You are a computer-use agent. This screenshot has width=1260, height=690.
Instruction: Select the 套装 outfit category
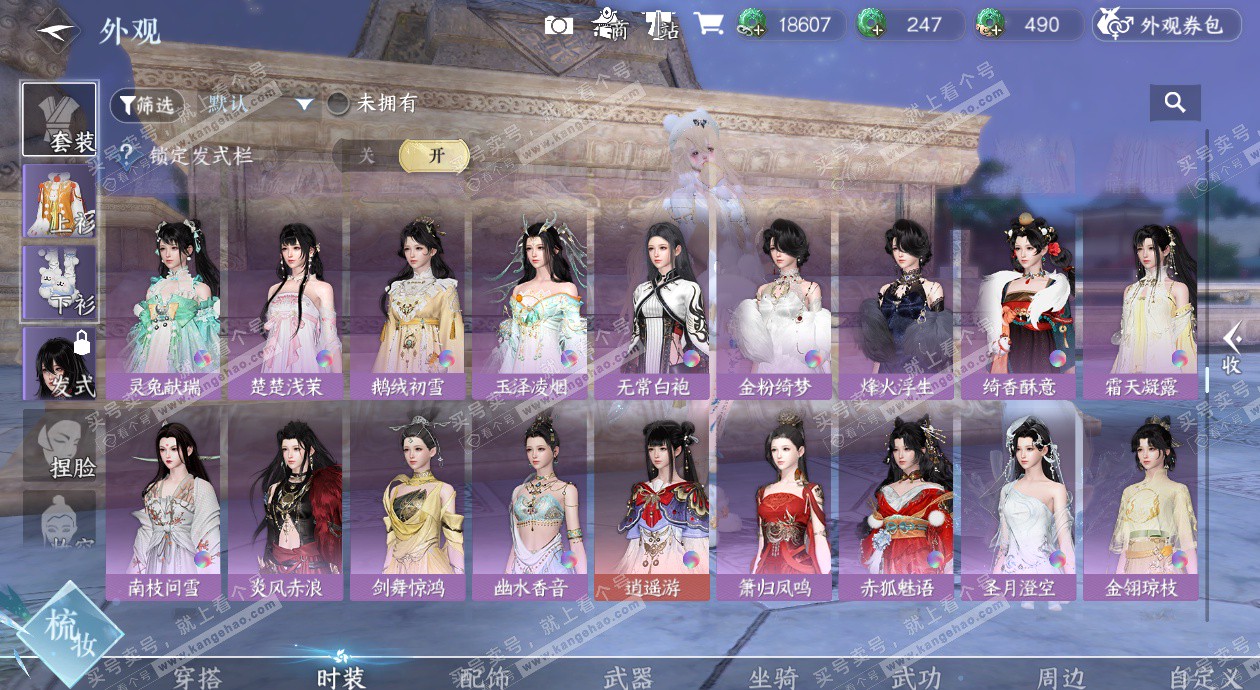[60, 120]
